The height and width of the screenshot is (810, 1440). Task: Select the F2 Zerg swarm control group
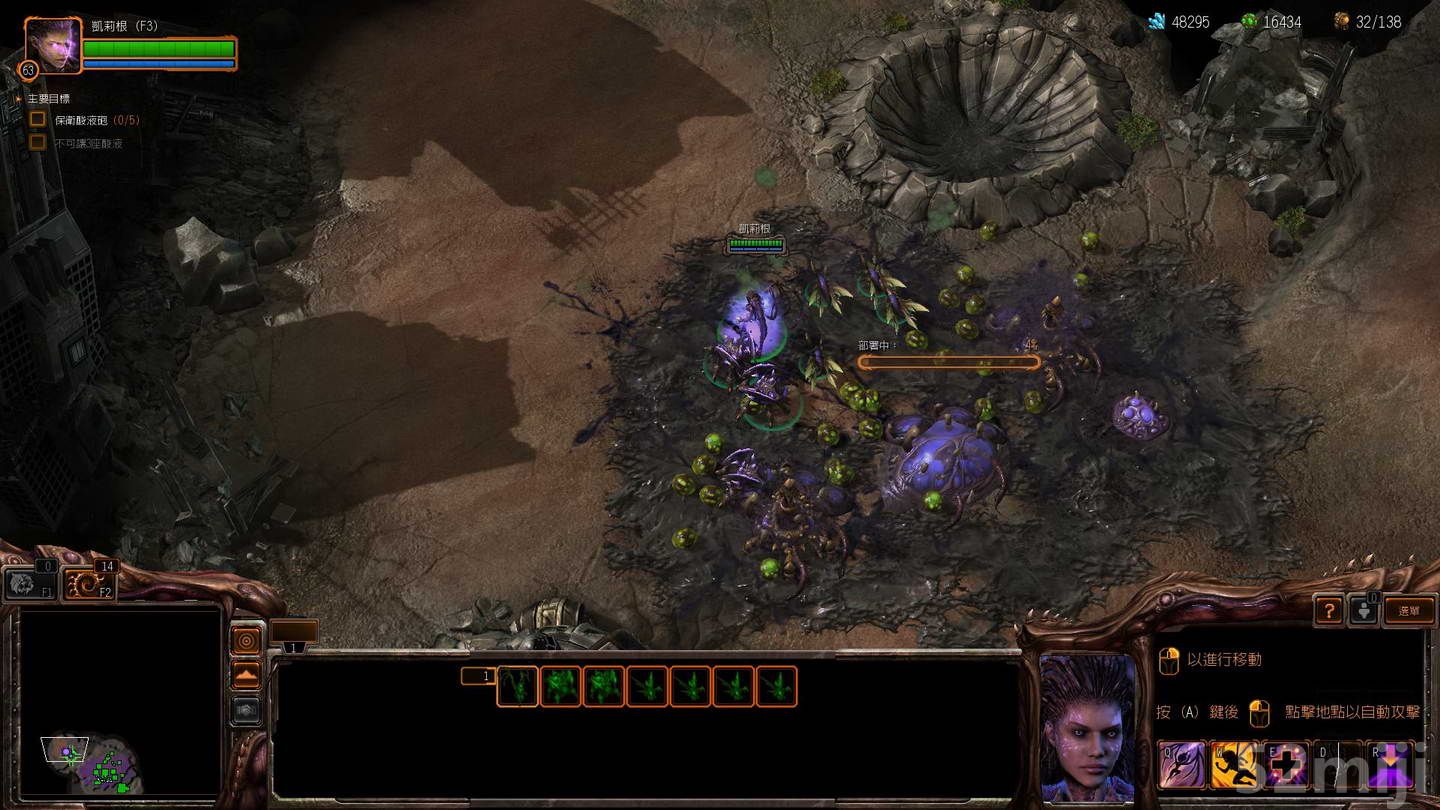click(88, 583)
